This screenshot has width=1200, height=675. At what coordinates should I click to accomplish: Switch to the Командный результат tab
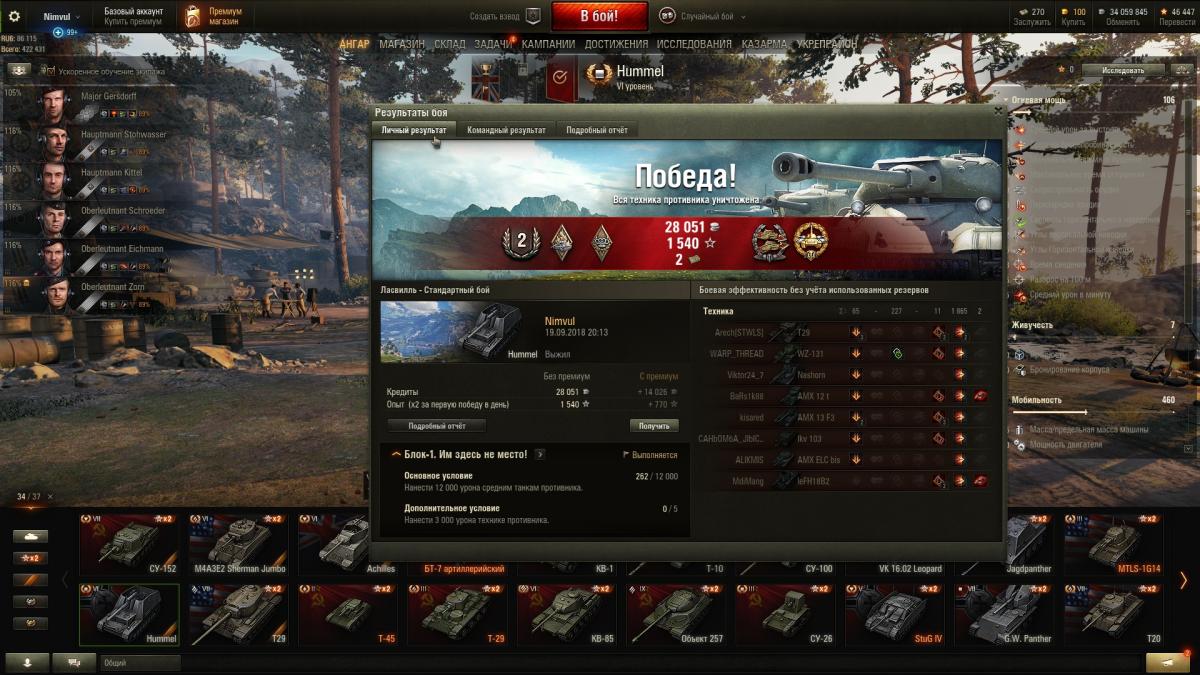tap(506, 130)
